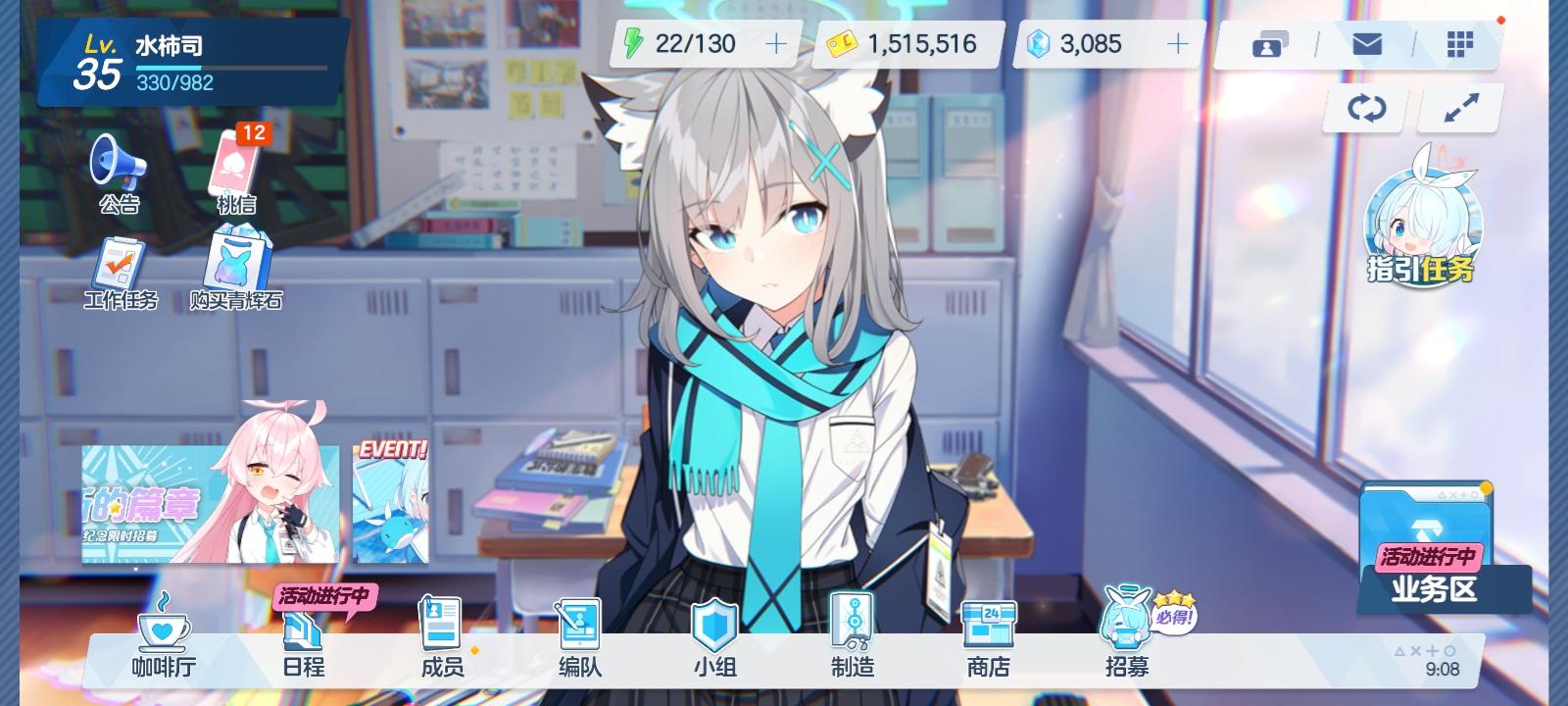Screen dimensions: 1568x706
Task: Open the grid menu icon top right
Action: click(x=1461, y=43)
